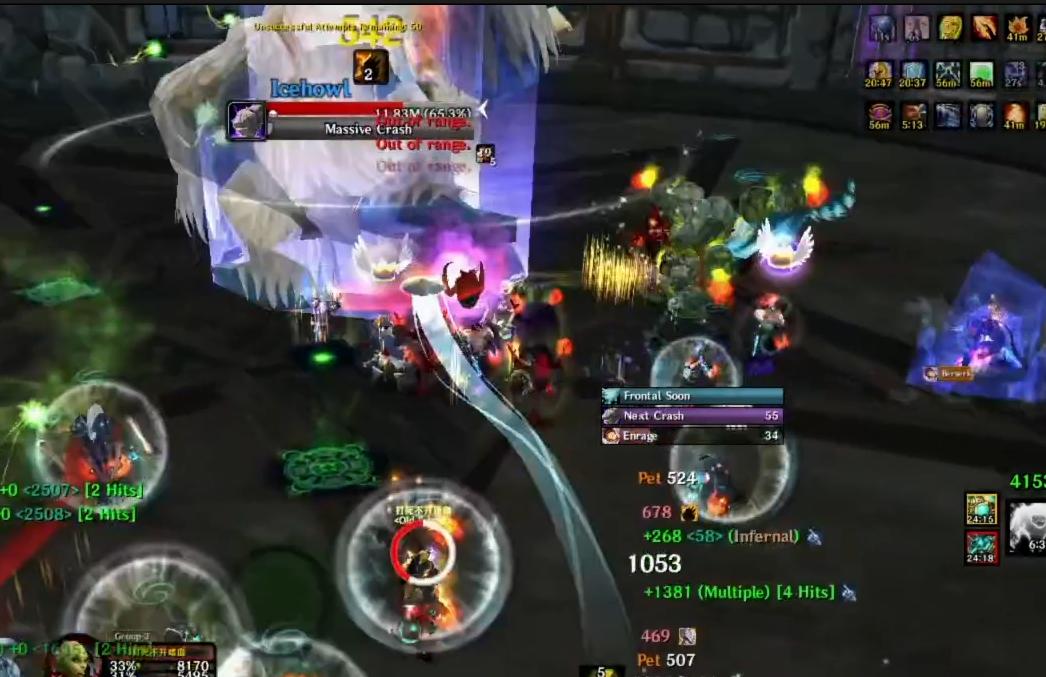Click the orange debuff icon with 2 stacks
Image resolution: width=1046 pixels, height=677 pixels.
(368, 66)
